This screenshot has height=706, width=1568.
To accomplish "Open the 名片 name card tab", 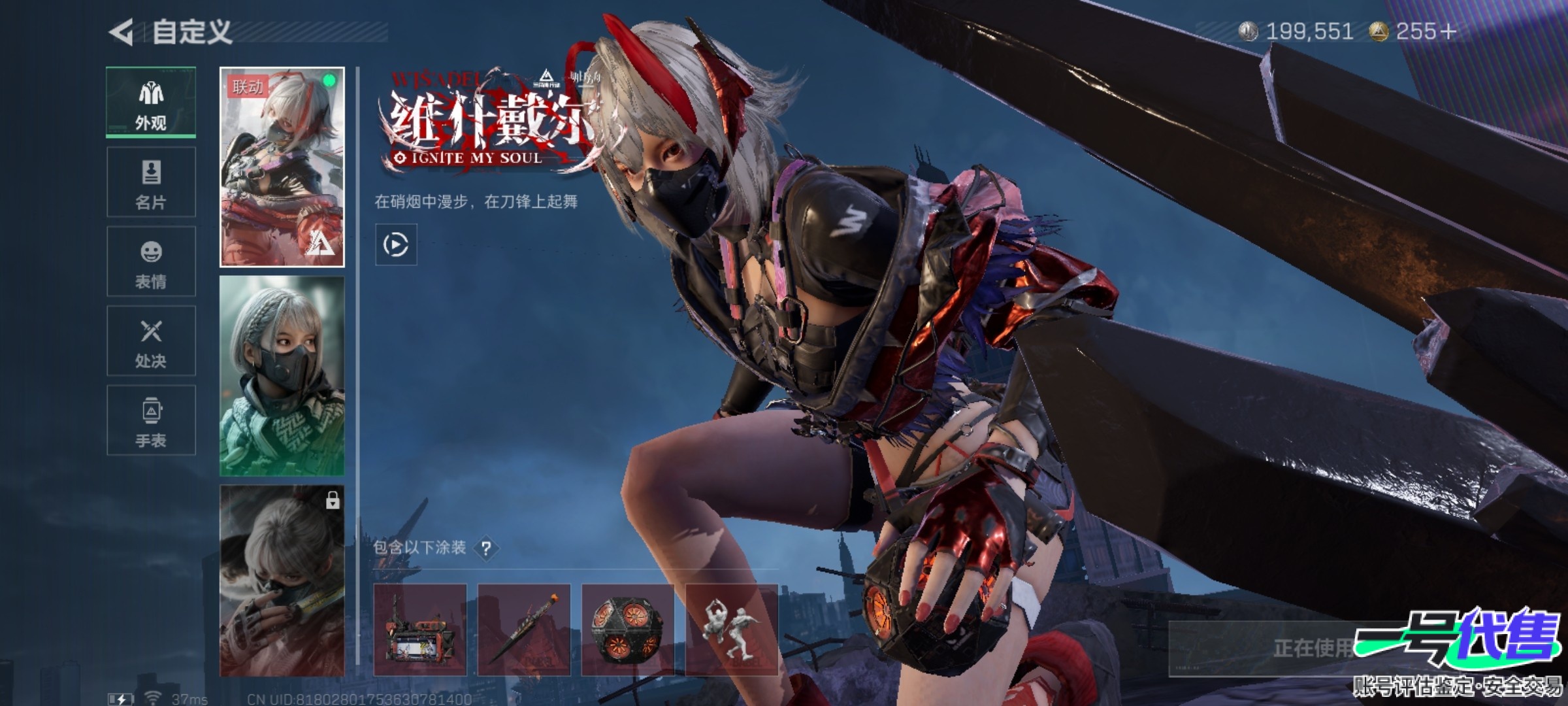I will (151, 182).
